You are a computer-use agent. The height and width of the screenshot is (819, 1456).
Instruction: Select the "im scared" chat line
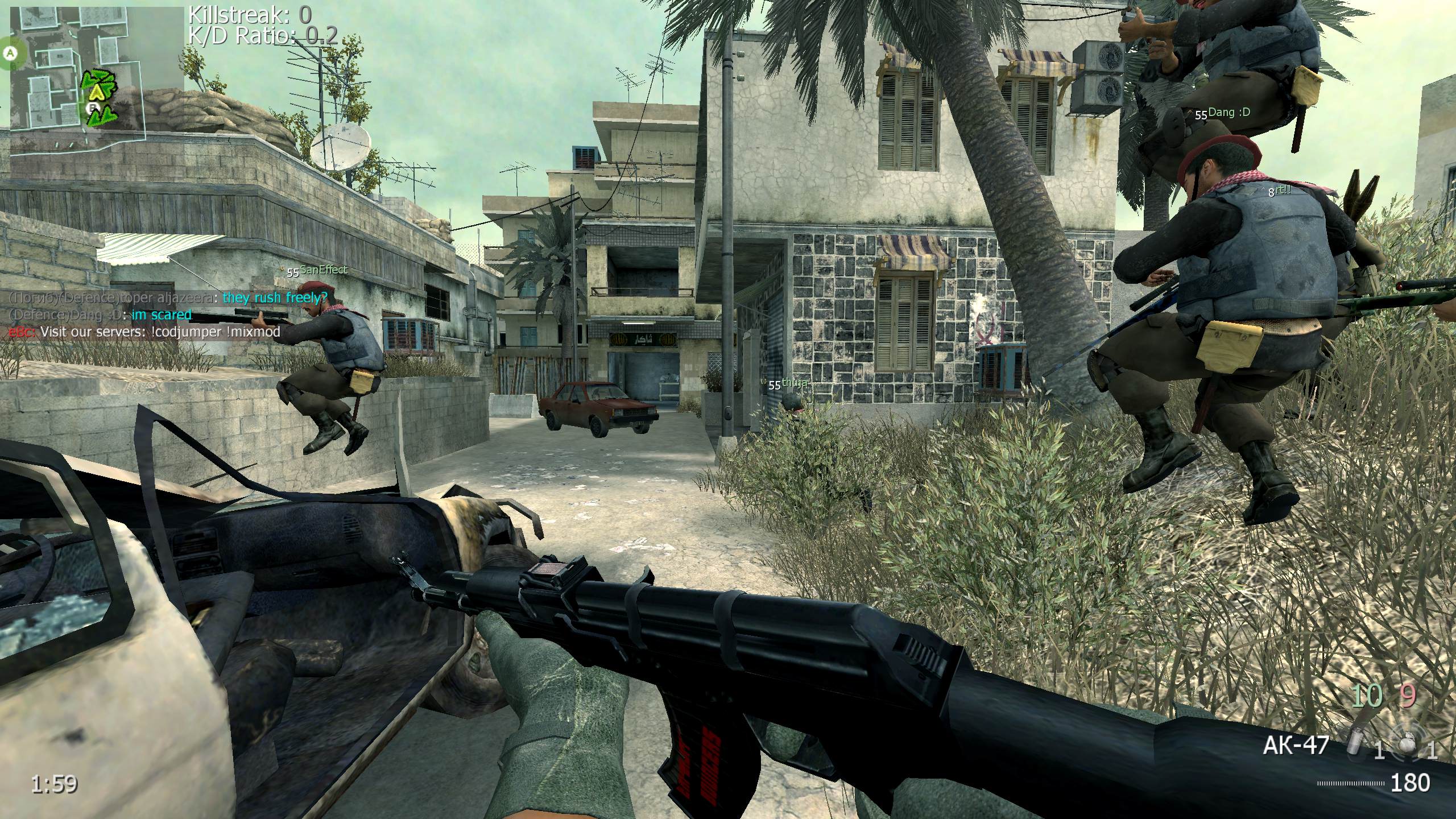162,315
